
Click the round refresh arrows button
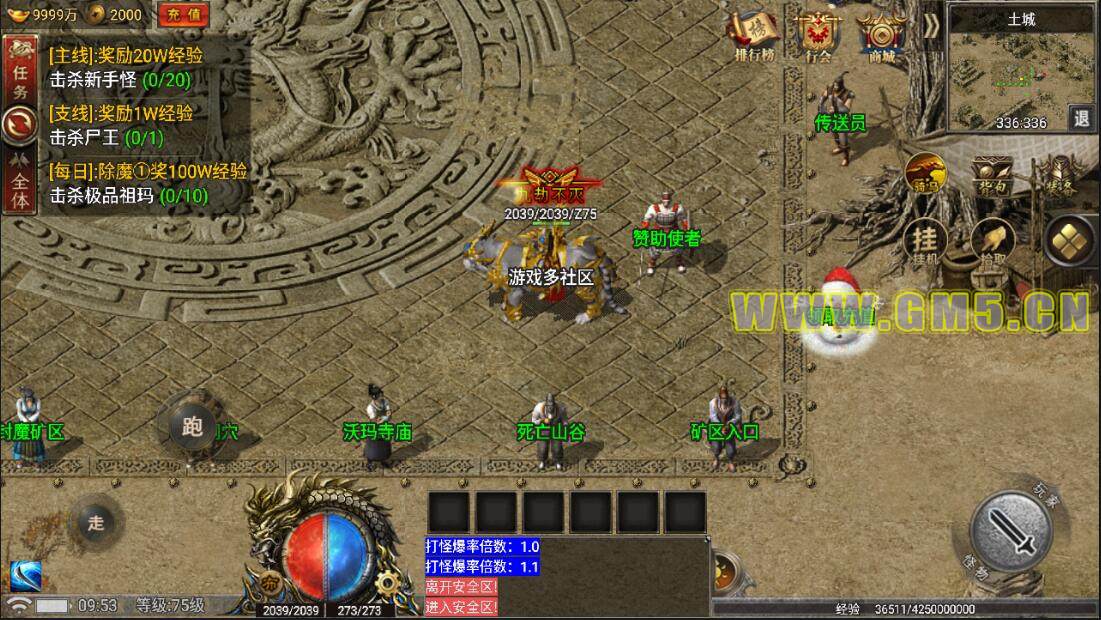(x=17, y=125)
